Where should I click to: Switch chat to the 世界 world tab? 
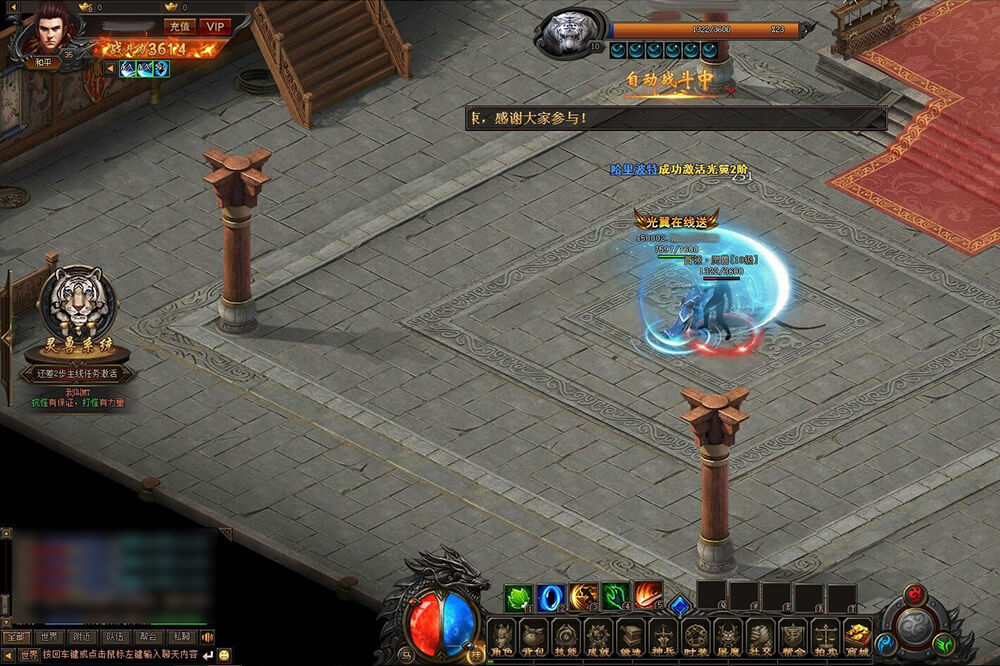point(48,636)
